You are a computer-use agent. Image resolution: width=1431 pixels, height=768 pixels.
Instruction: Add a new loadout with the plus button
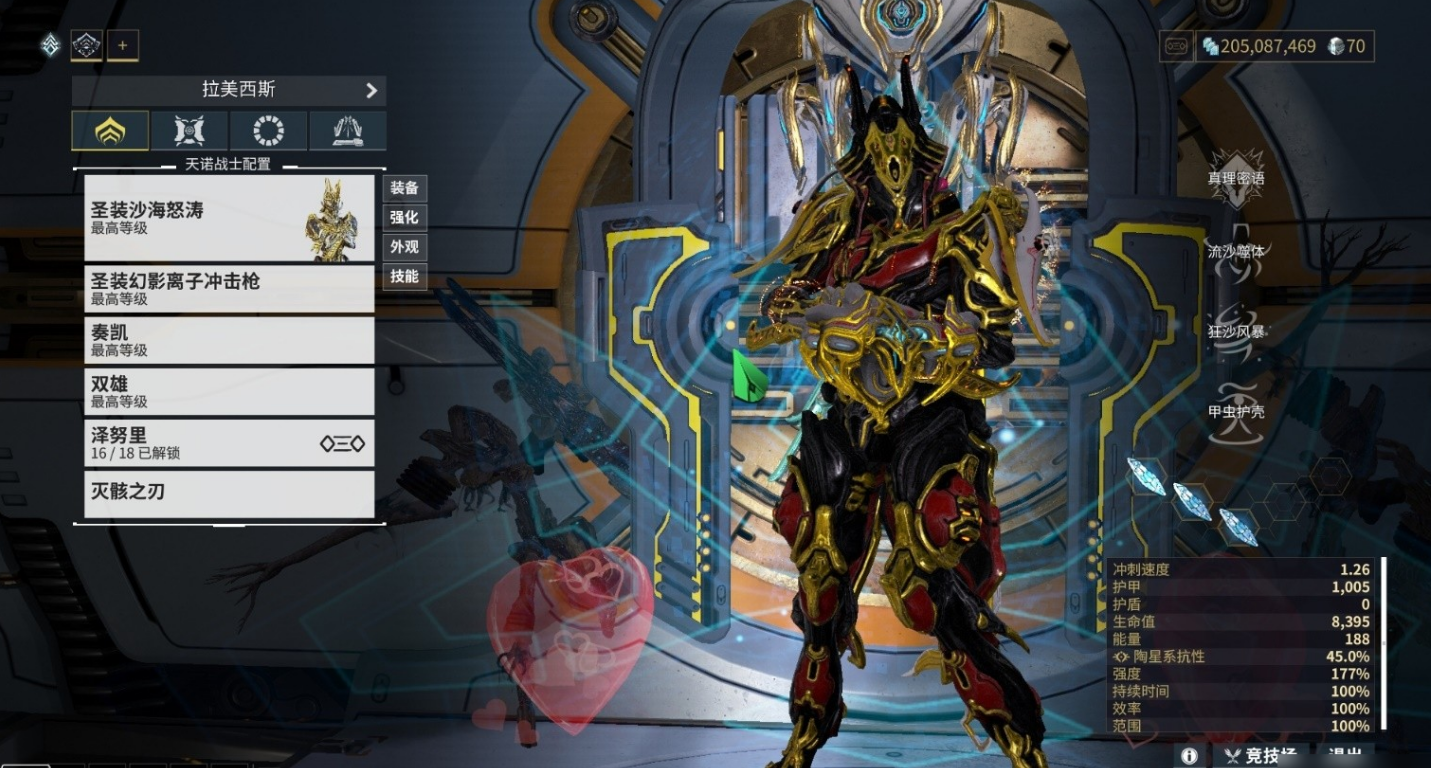[x=123, y=45]
